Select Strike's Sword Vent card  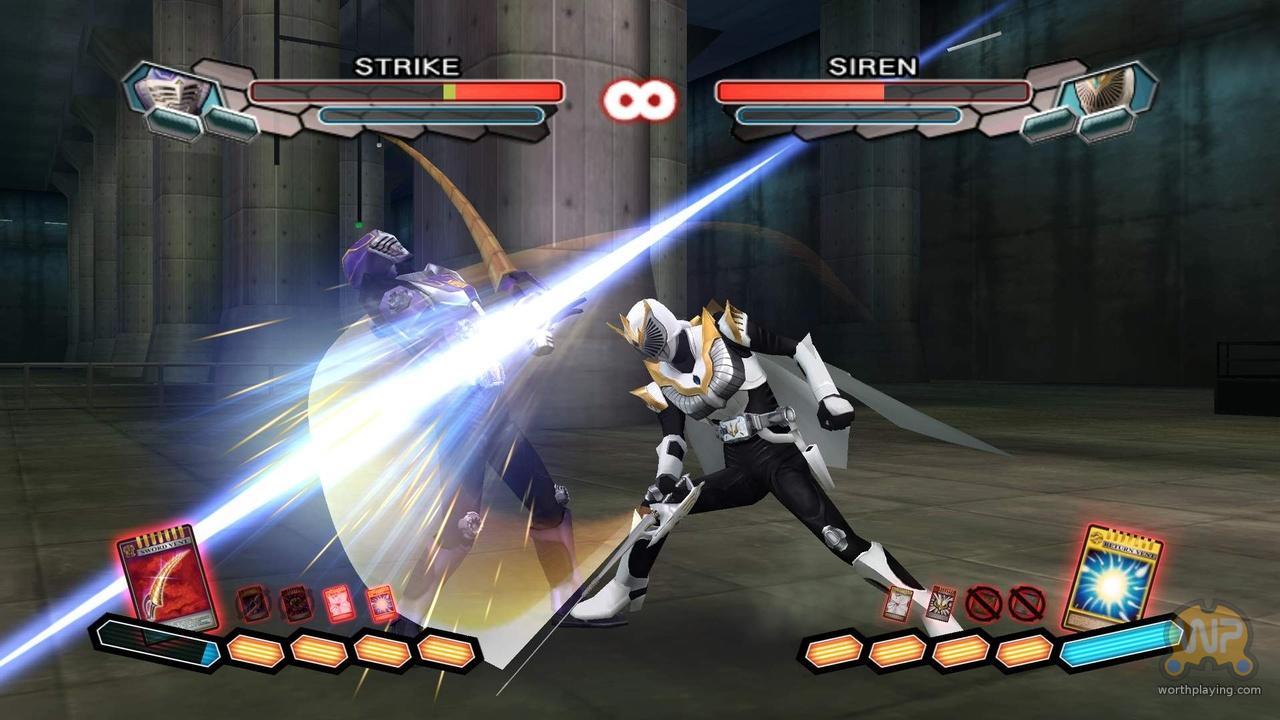coord(166,579)
